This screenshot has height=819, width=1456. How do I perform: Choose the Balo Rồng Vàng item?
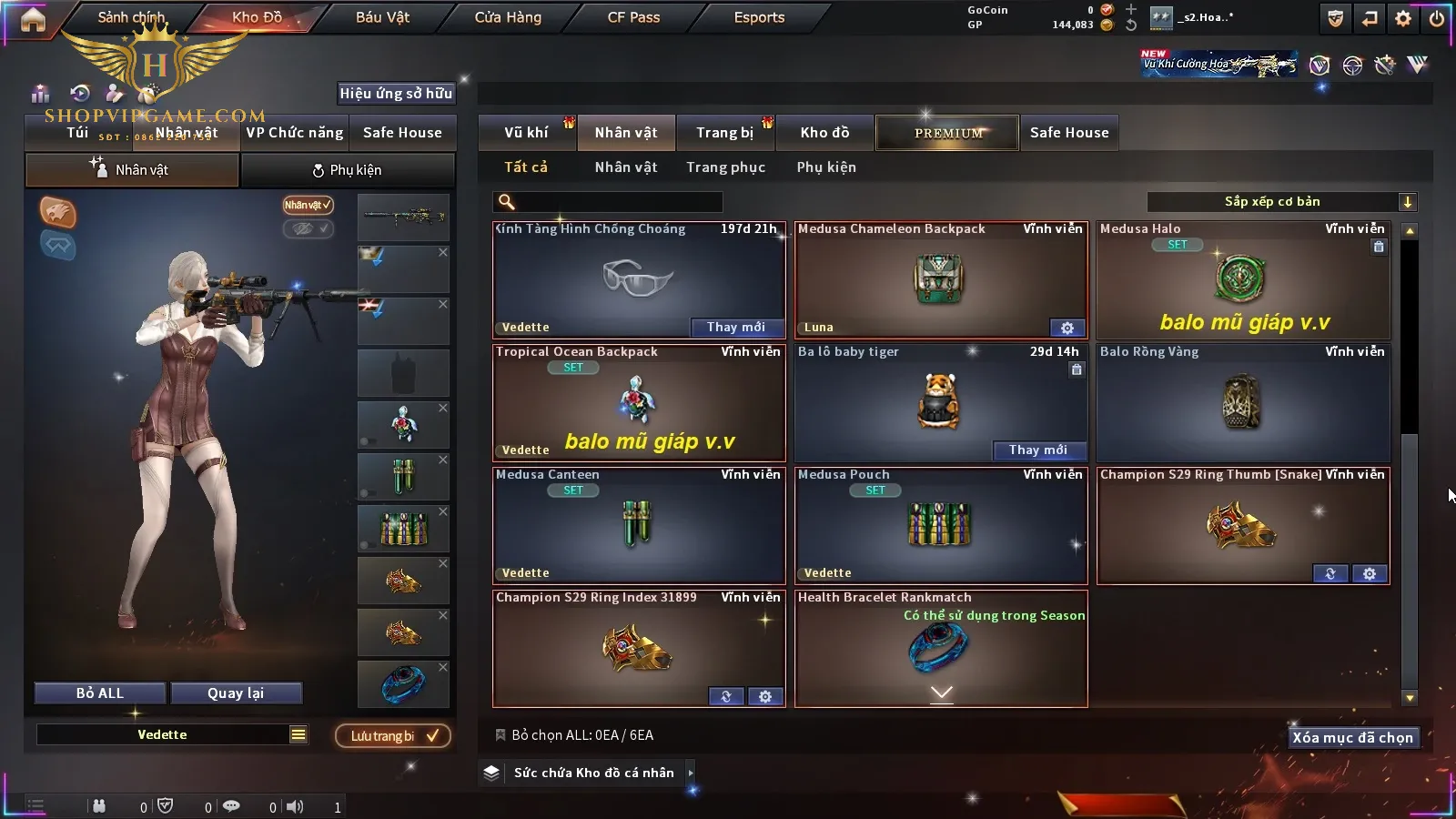coord(1242,403)
